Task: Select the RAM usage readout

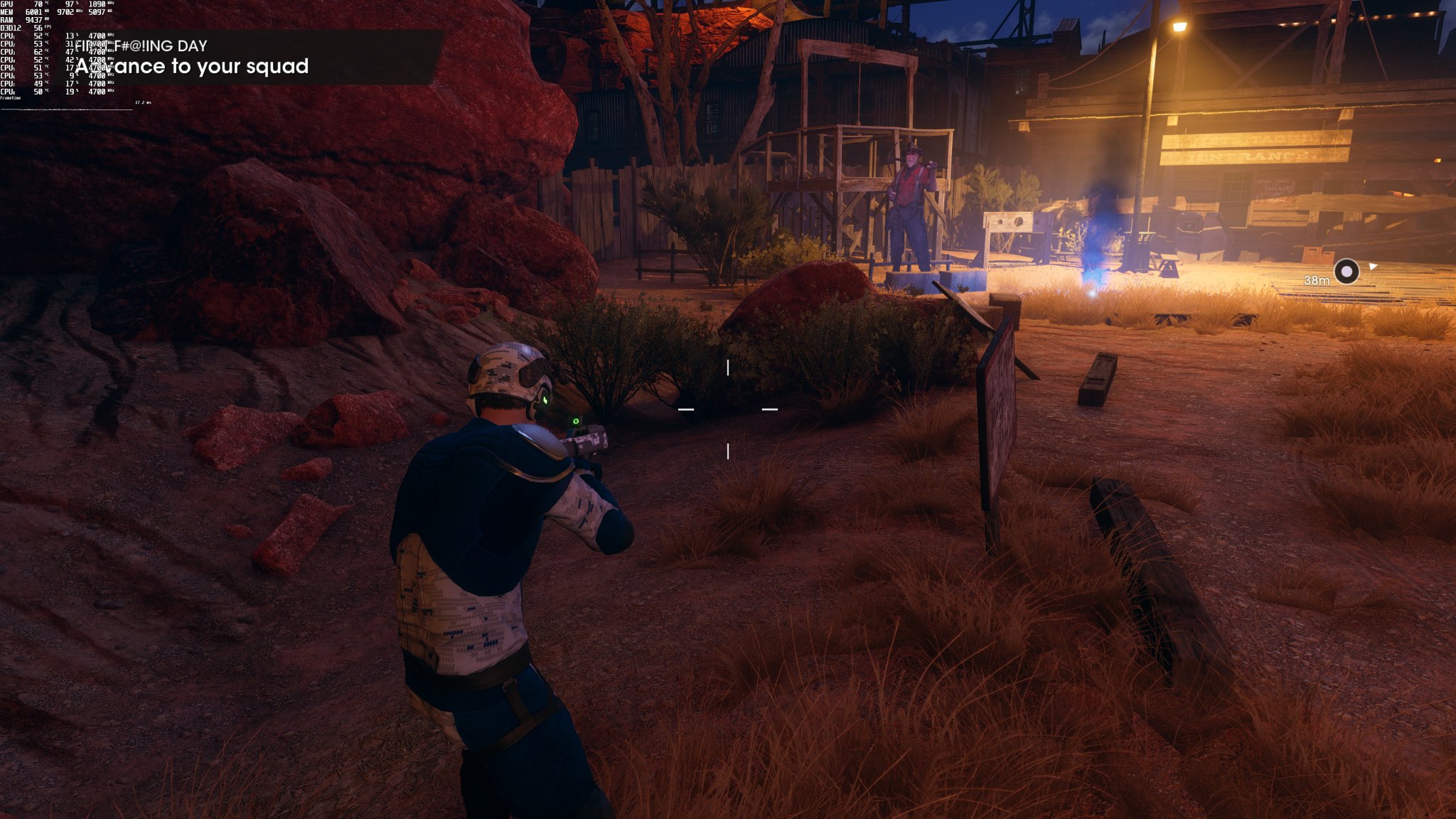Action: [x=33, y=21]
